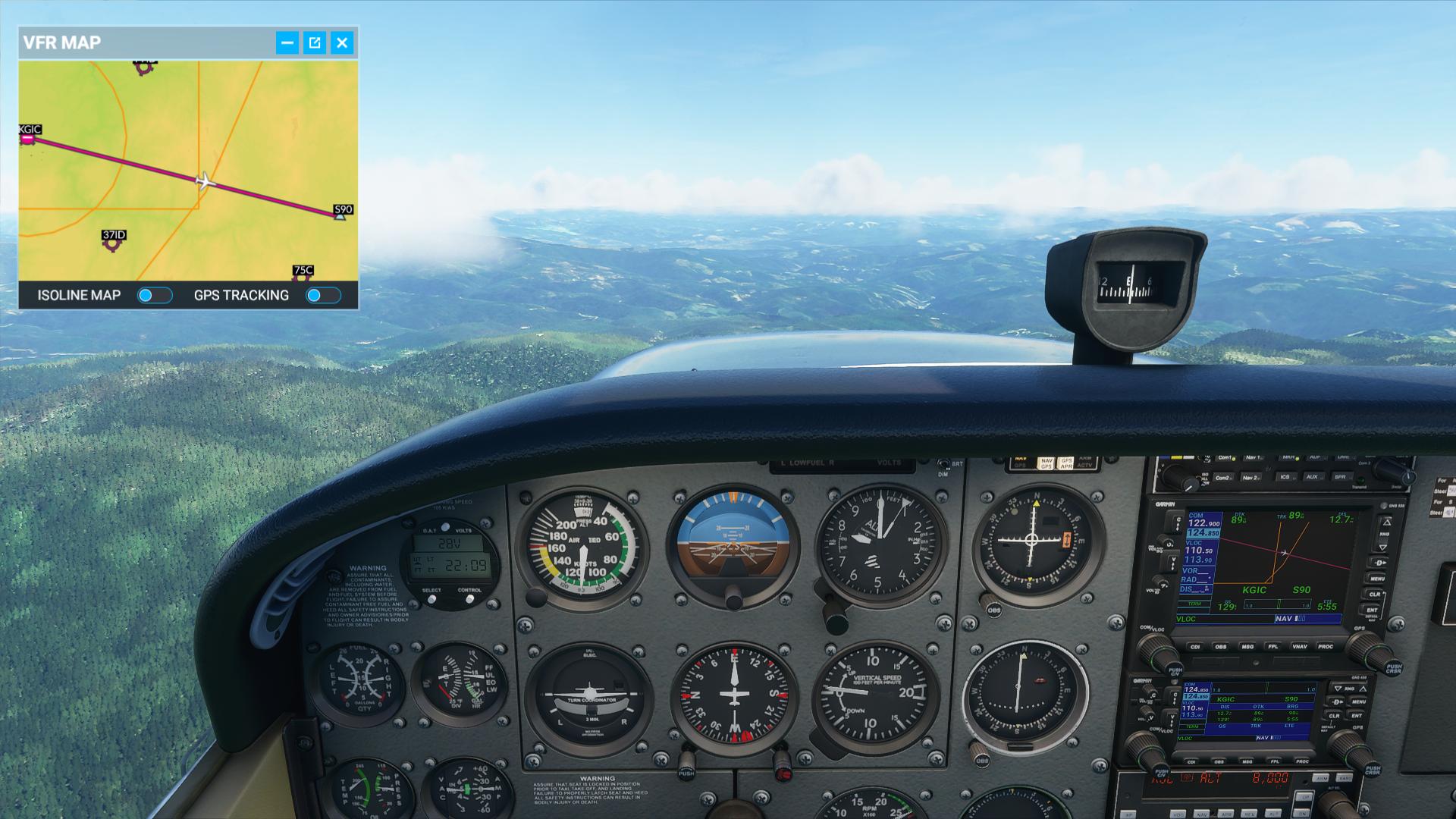Select the KGIC airport marker on the map
This screenshot has height=819, width=1456.
click(28, 138)
